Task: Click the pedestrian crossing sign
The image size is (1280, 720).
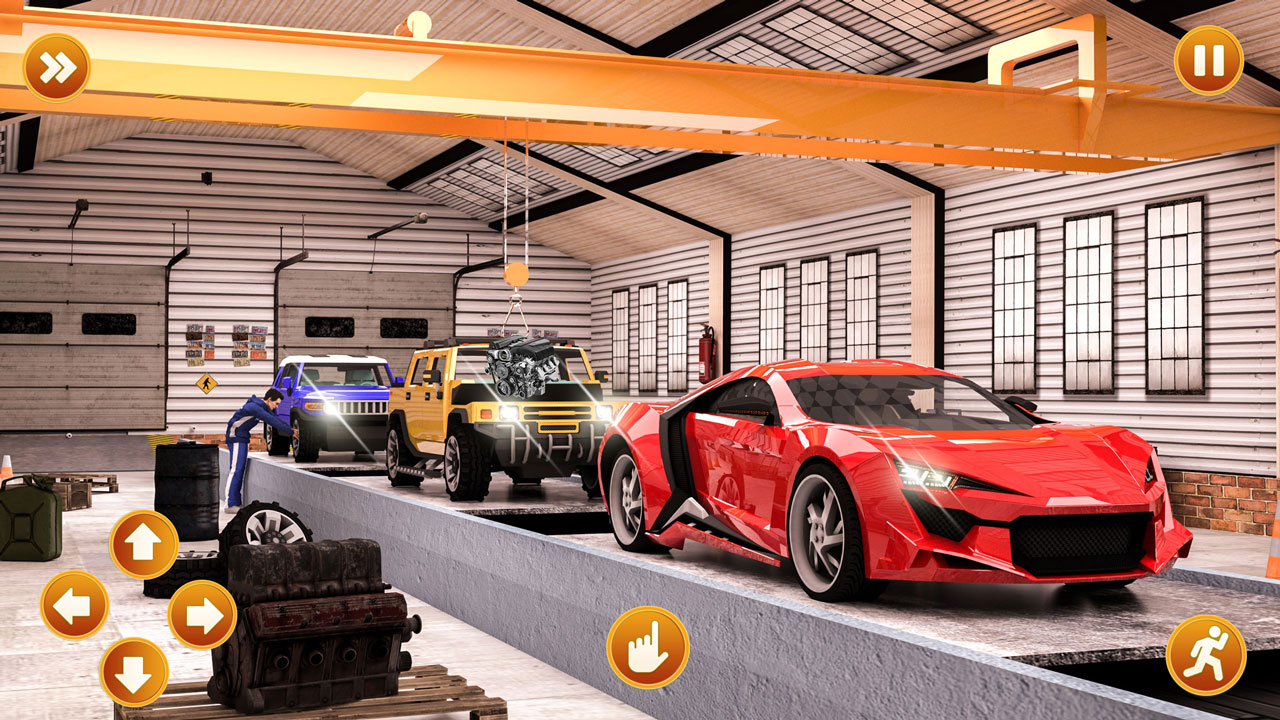Action: [205, 382]
